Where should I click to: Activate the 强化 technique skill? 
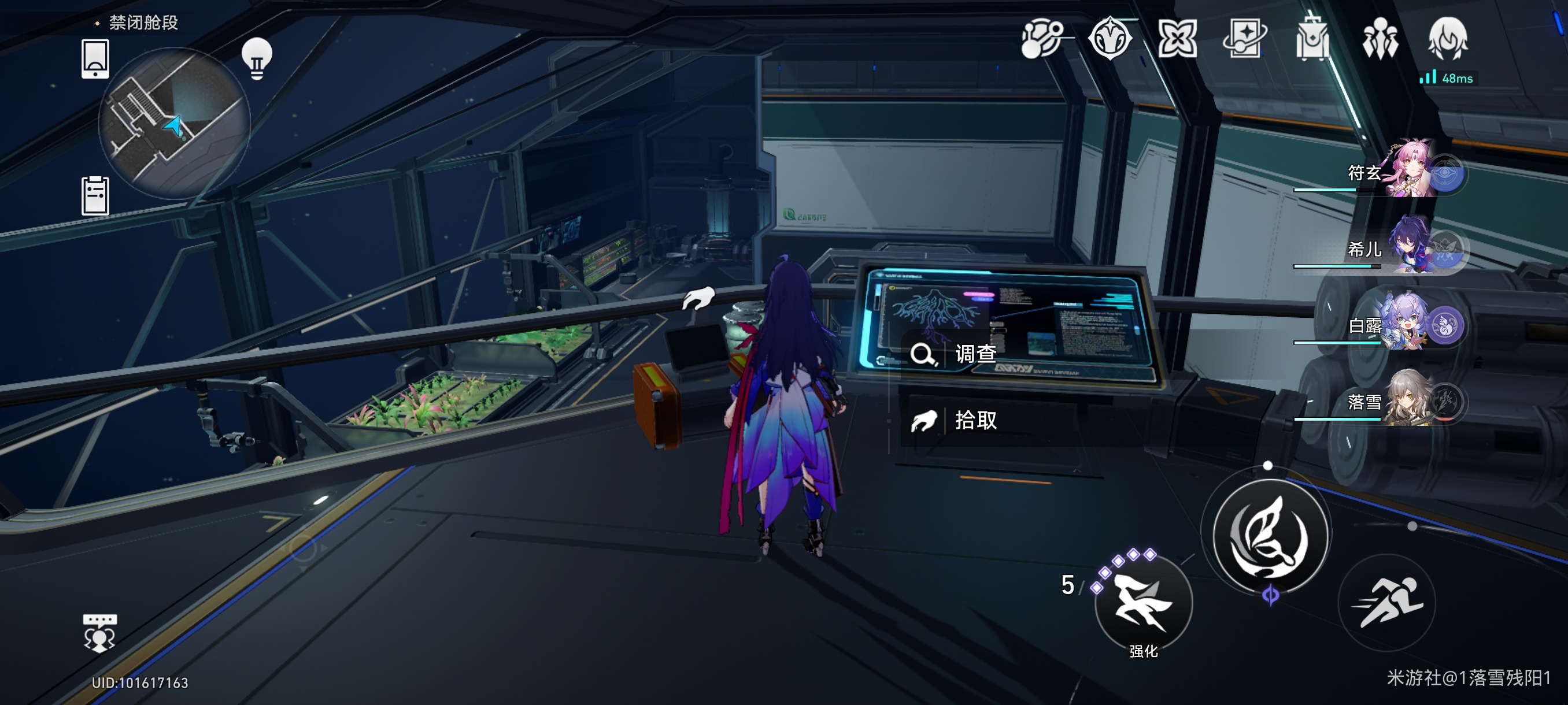[x=1142, y=603]
